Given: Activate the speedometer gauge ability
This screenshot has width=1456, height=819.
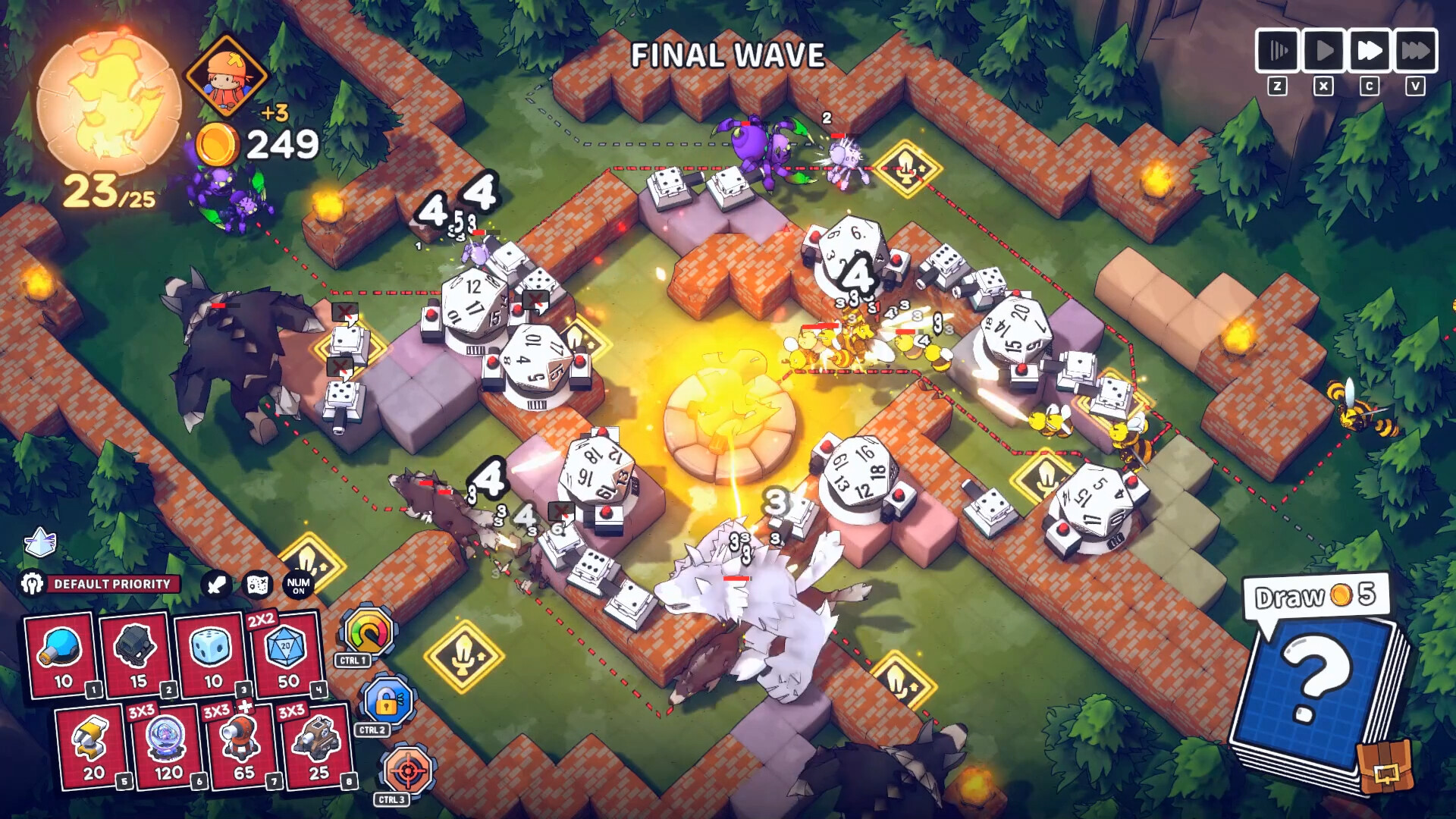Looking at the screenshot, I should 369,632.
